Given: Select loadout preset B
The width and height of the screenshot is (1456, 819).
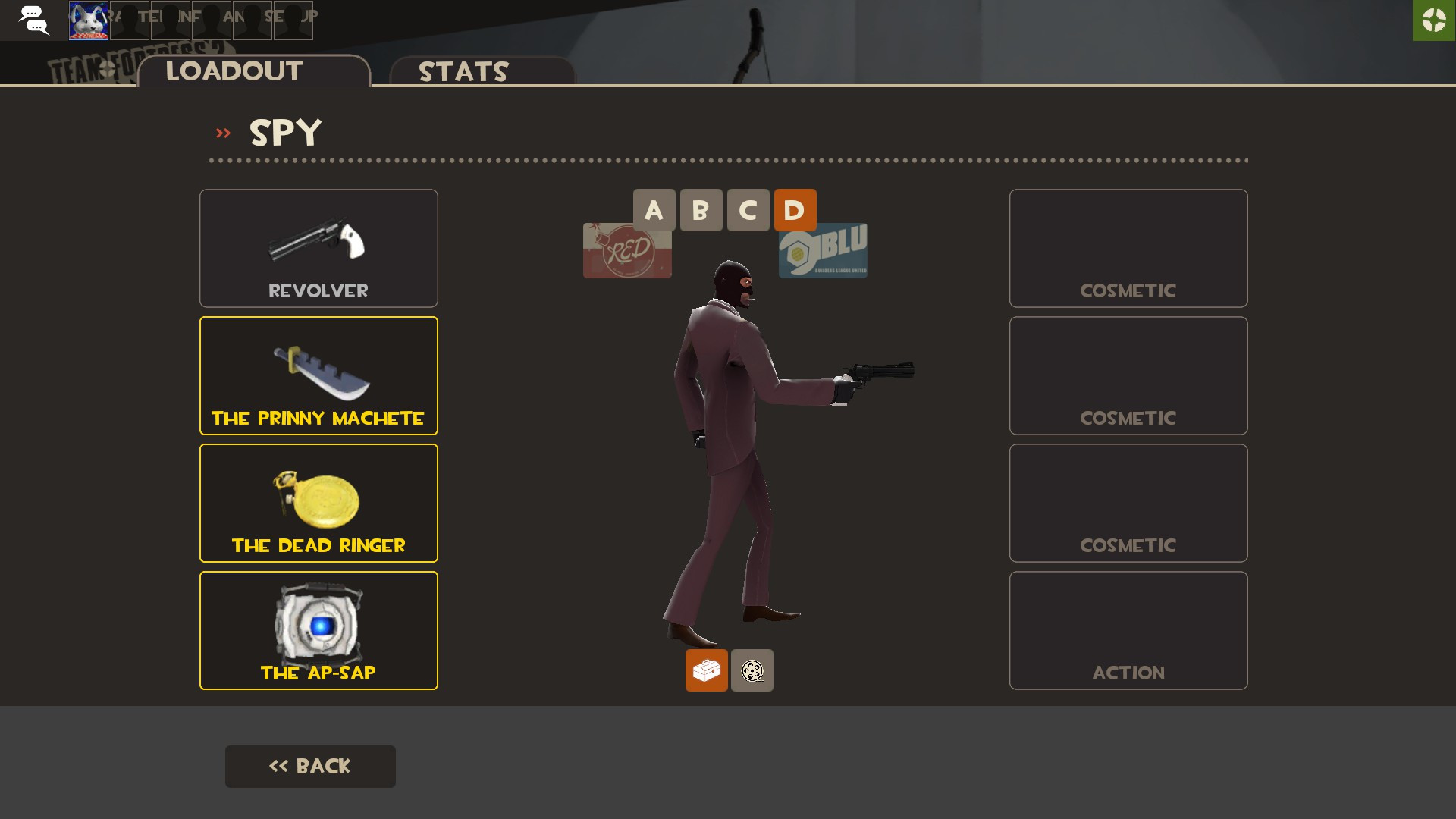Looking at the screenshot, I should [701, 210].
